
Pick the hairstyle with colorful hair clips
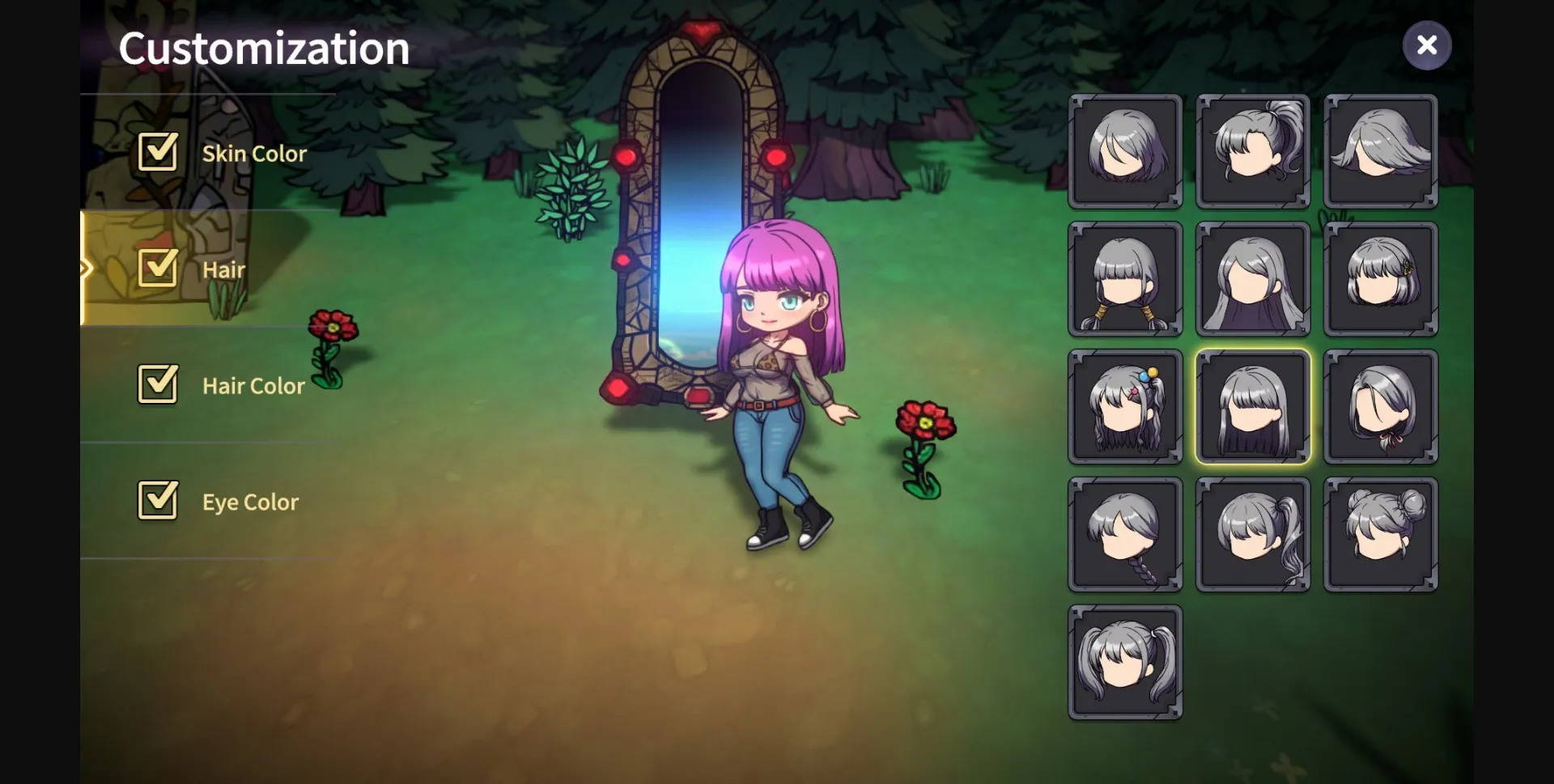(1124, 406)
